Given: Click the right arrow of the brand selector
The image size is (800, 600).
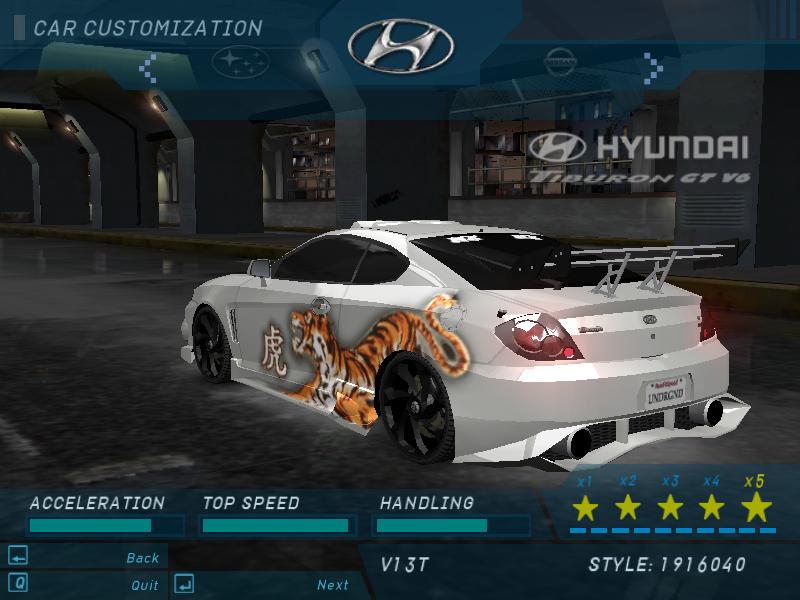Looking at the screenshot, I should (653, 67).
